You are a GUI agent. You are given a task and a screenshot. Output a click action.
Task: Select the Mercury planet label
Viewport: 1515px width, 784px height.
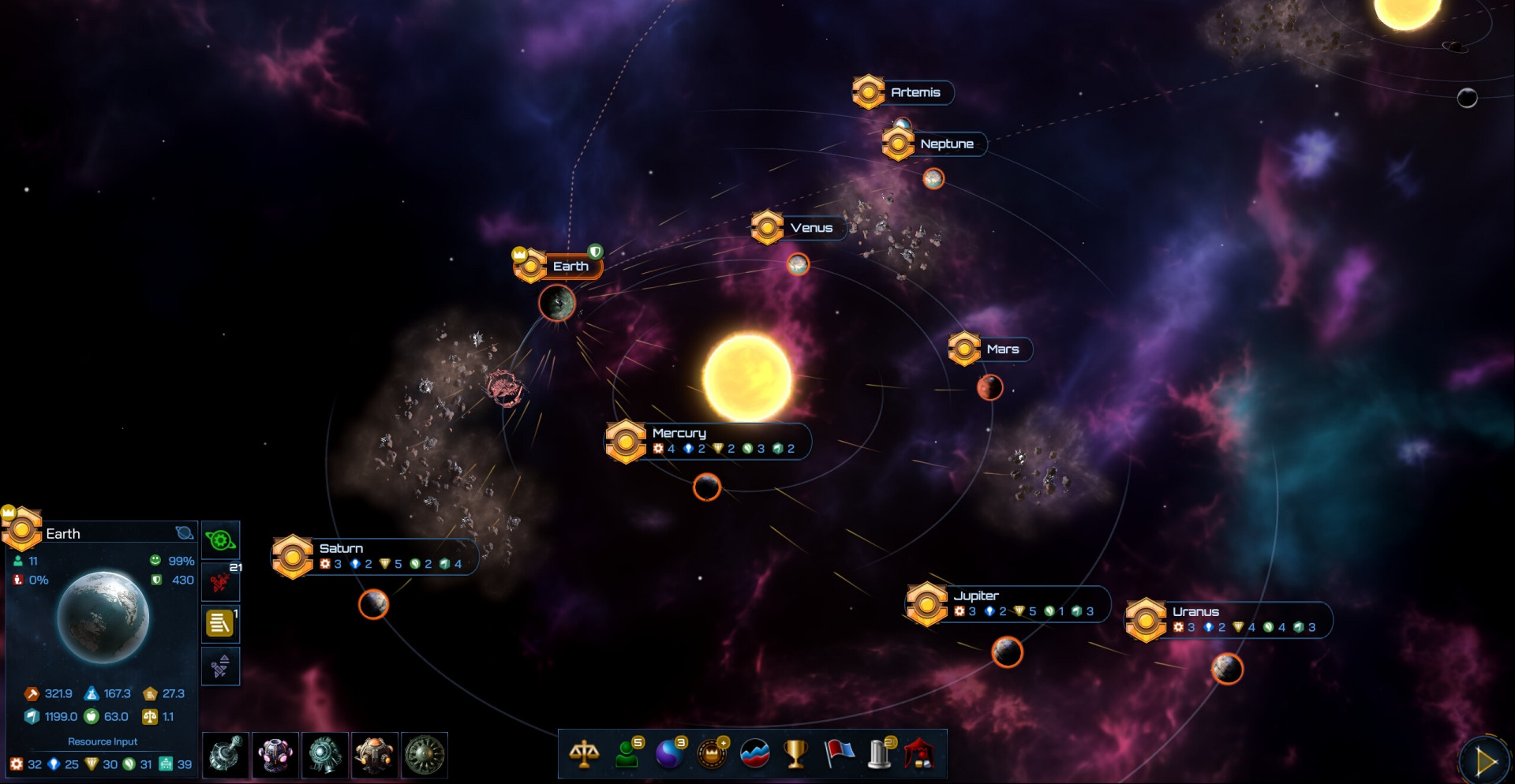679,433
